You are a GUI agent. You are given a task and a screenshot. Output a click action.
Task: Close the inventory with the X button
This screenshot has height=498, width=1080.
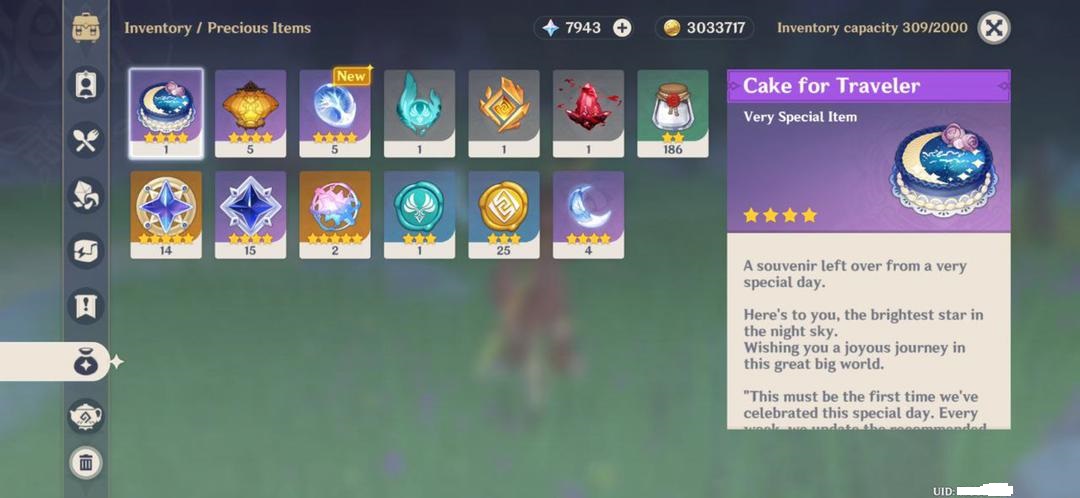tap(993, 28)
